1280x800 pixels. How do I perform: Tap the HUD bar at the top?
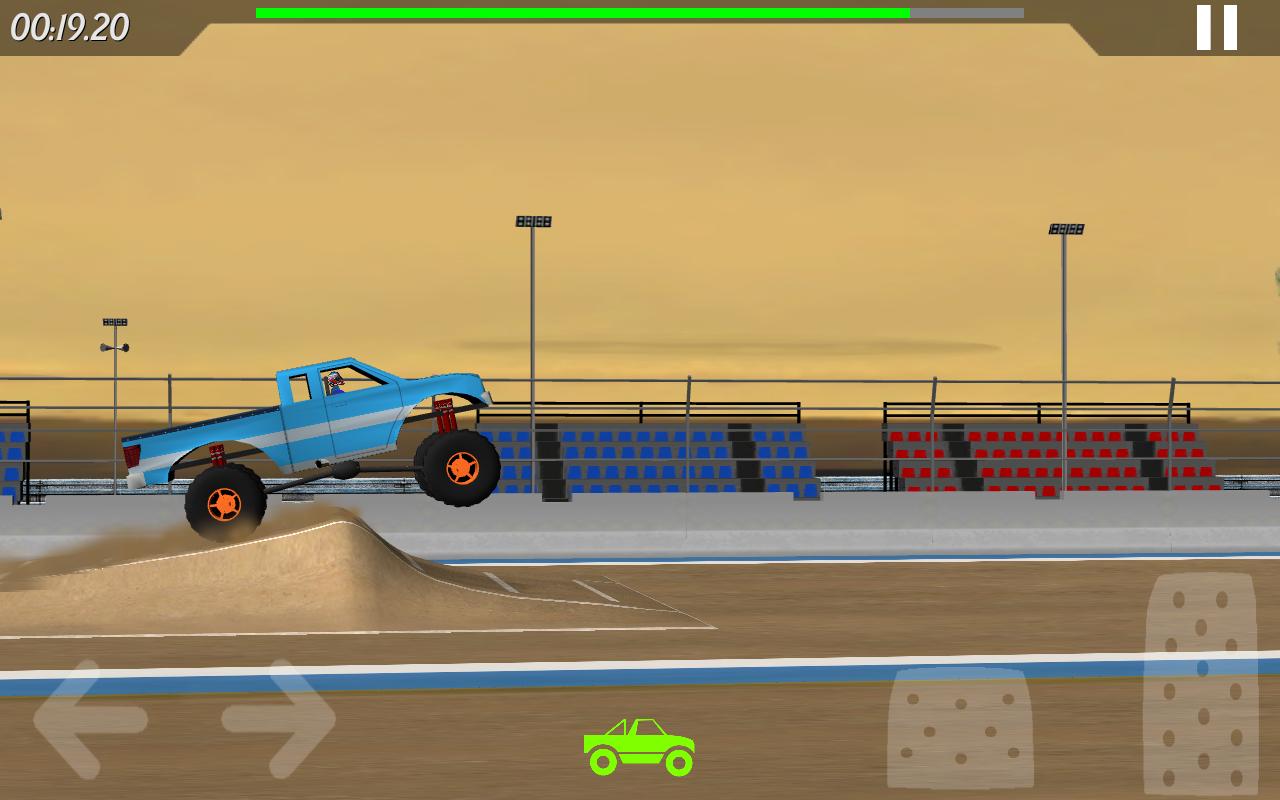tap(640, 12)
